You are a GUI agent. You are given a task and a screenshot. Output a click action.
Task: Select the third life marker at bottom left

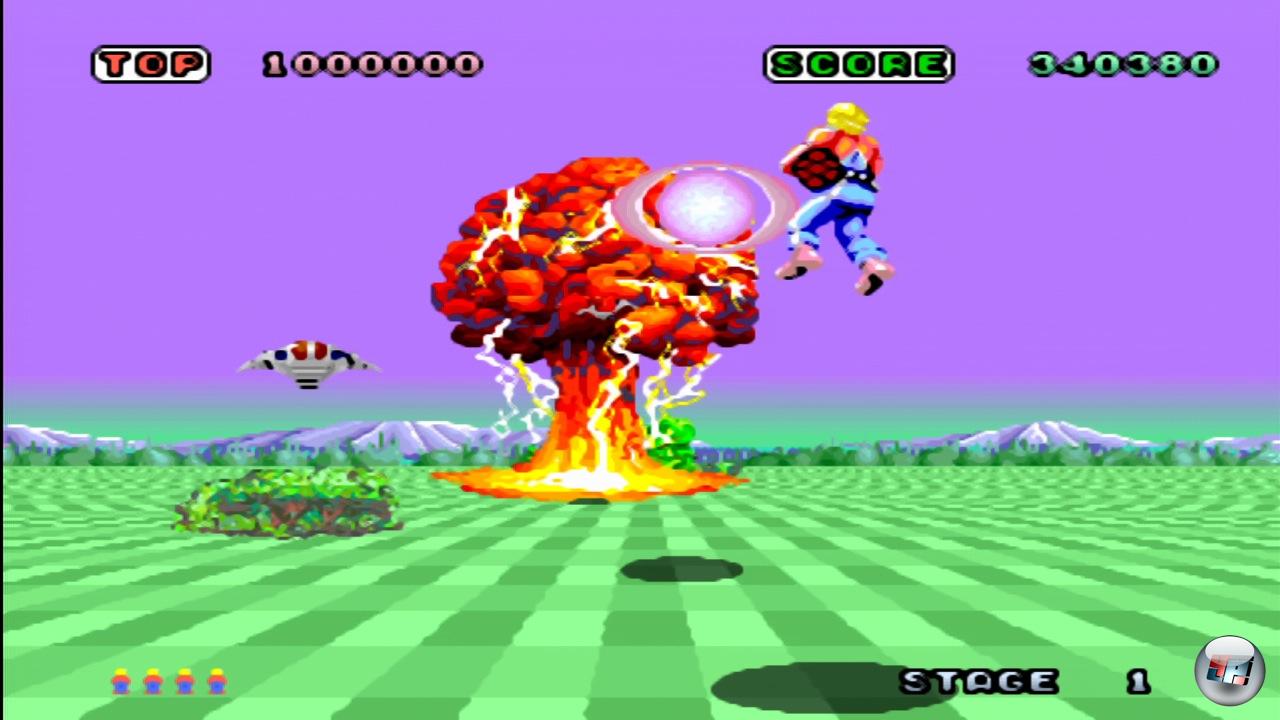tap(184, 680)
